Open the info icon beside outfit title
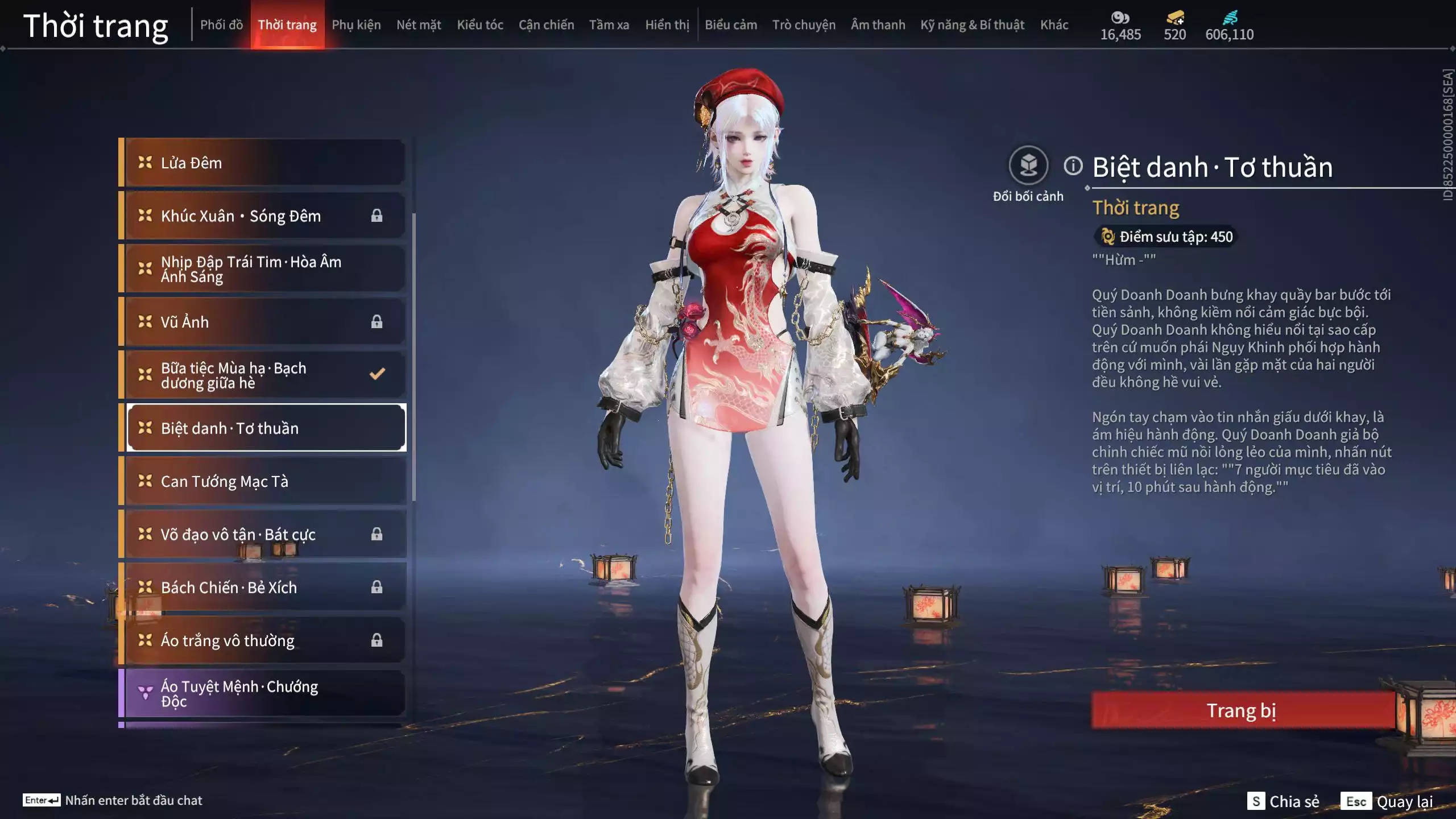 click(1073, 166)
